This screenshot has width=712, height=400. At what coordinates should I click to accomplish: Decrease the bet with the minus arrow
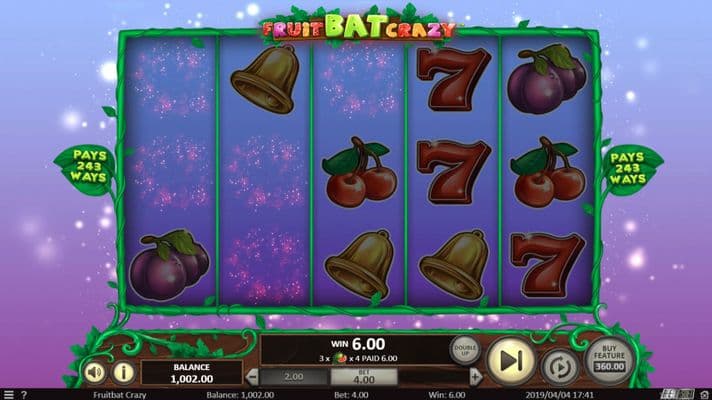click(252, 377)
